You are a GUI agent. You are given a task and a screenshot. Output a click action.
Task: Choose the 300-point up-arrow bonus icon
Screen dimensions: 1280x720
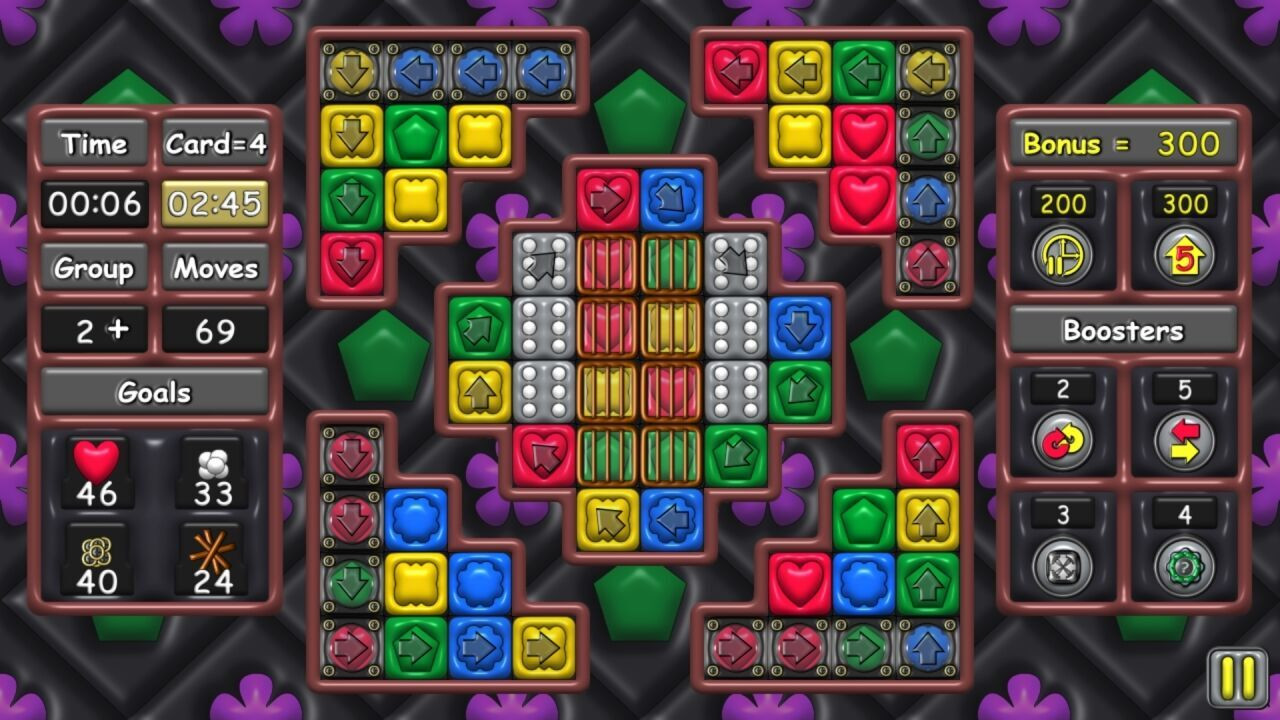click(1184, 254)
